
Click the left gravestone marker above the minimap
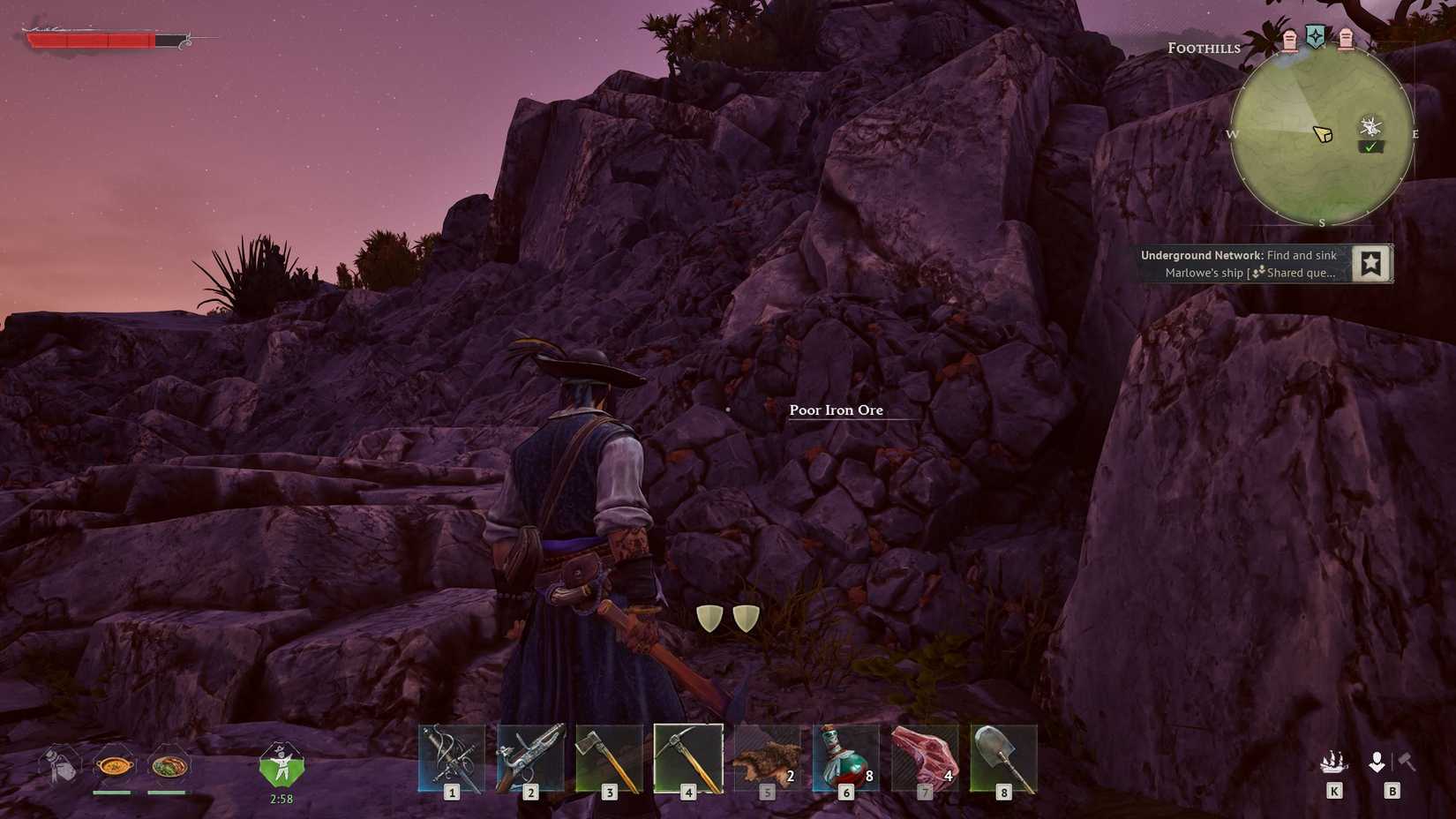pyautogui.click(x=1288, y=38)
